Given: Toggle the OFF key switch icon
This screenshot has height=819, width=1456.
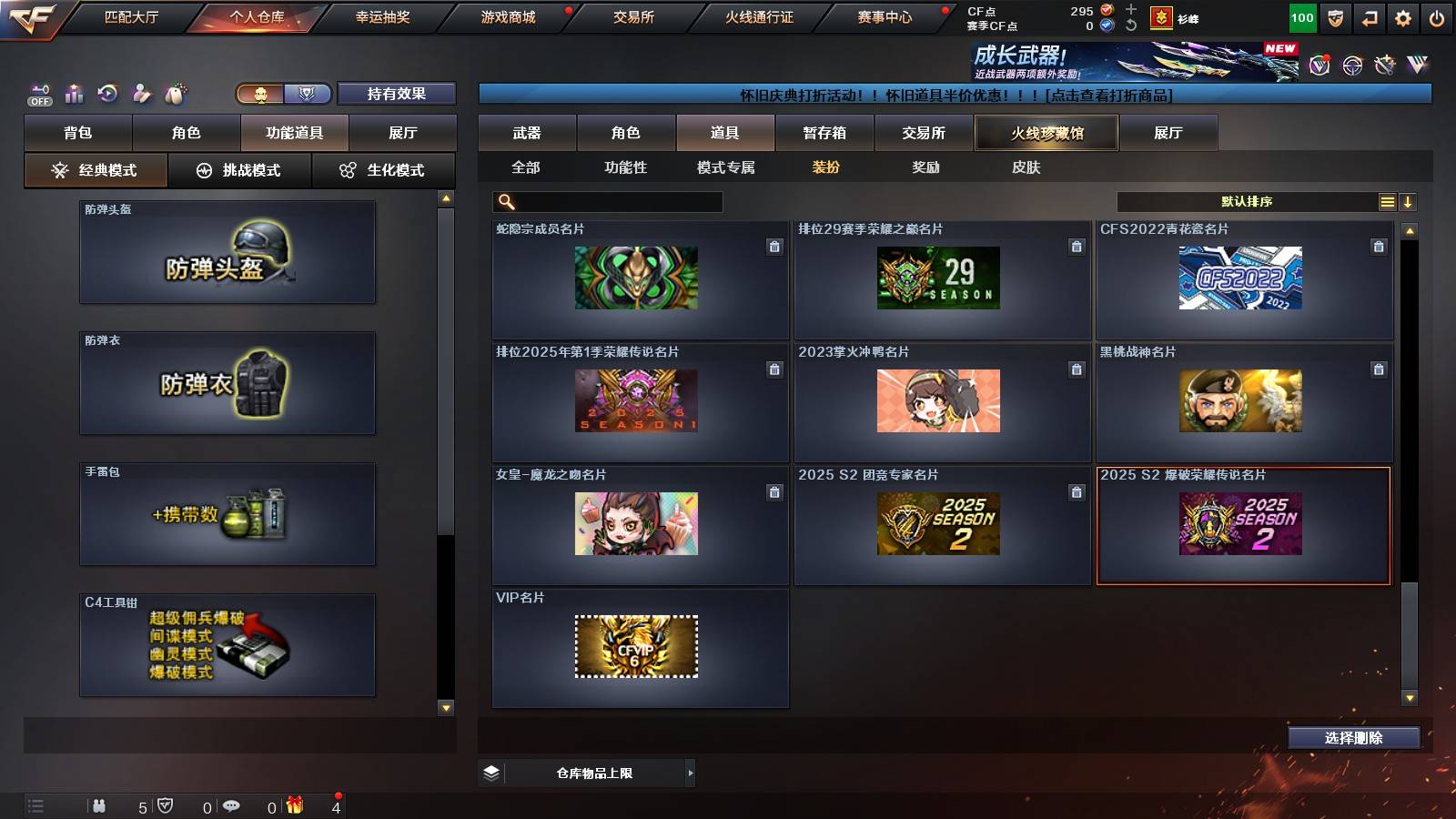Looking at the screenshot, I should pos(38,92).
